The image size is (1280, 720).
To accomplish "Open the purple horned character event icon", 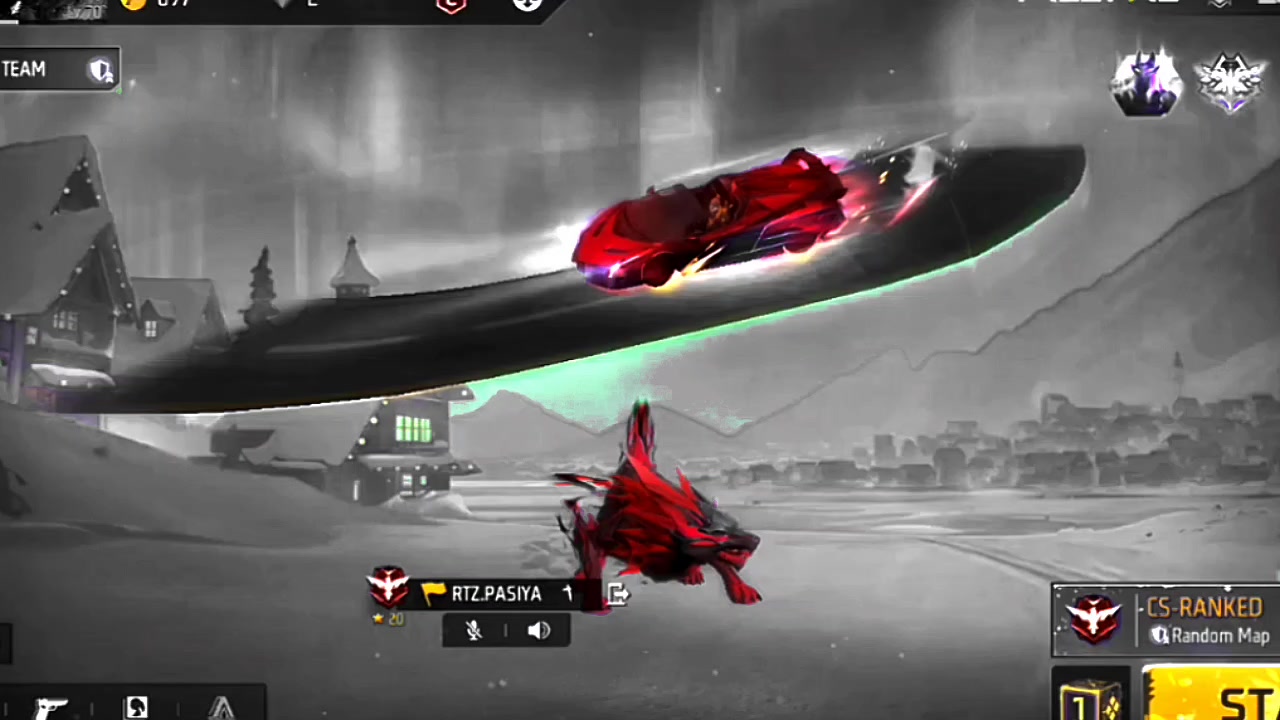I will click(1146, 82).
